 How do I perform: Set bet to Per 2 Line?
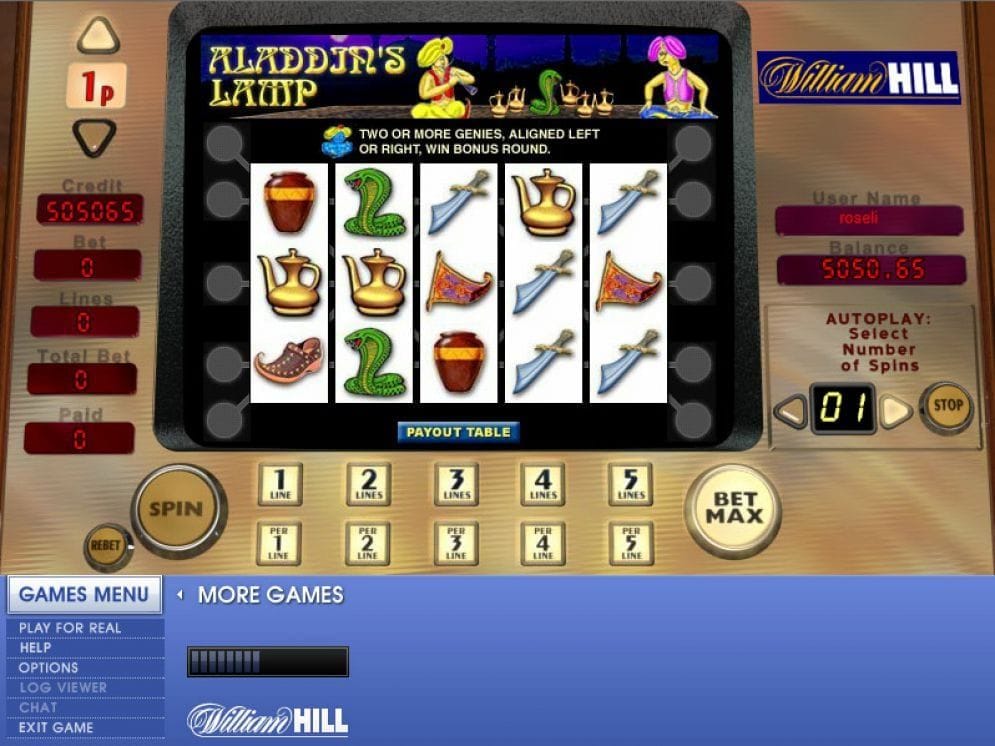click(x=368, y=542)
